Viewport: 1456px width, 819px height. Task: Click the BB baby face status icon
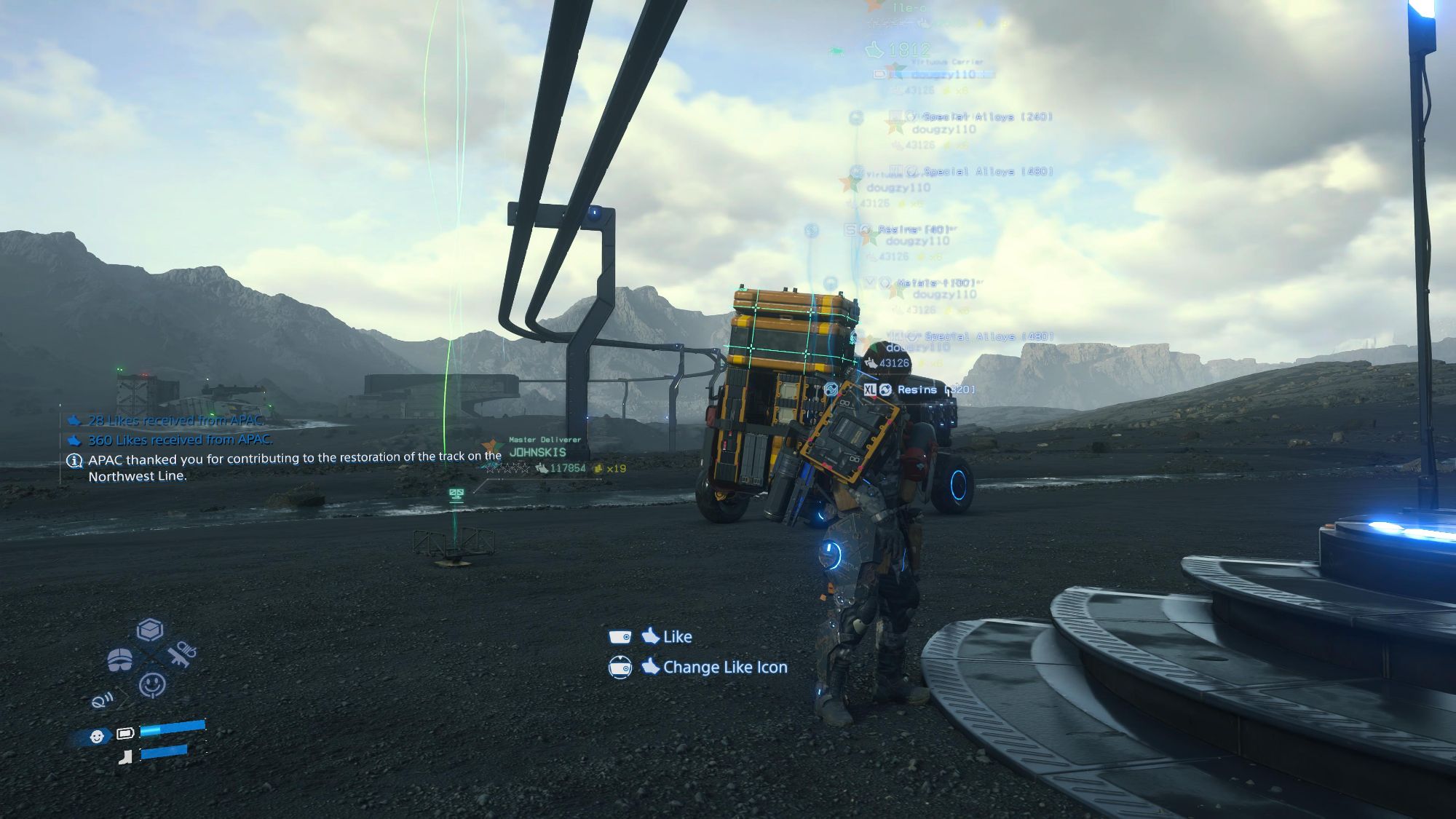point(97,737)
